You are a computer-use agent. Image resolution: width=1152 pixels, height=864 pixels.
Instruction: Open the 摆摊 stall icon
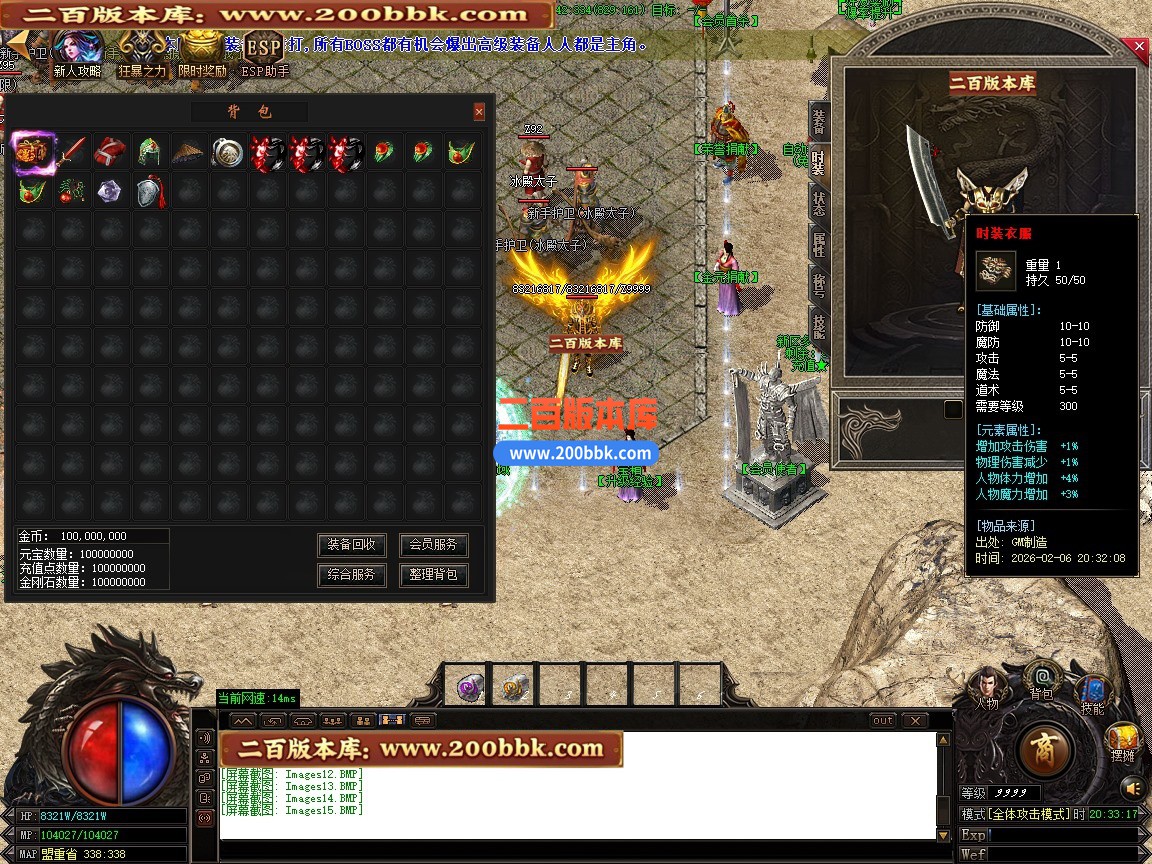point(1122,742)
